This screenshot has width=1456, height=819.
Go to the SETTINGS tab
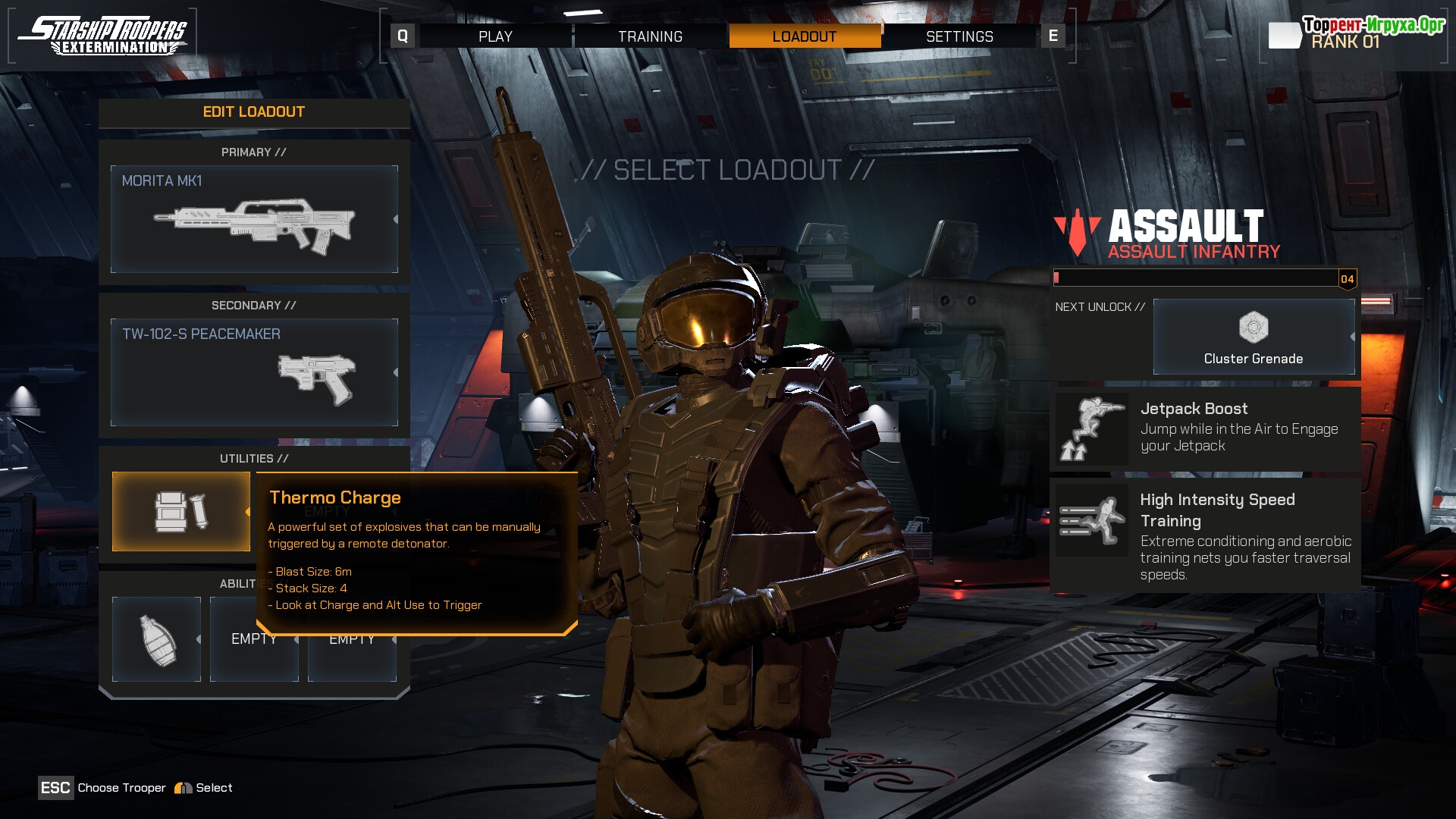(959, 36)
